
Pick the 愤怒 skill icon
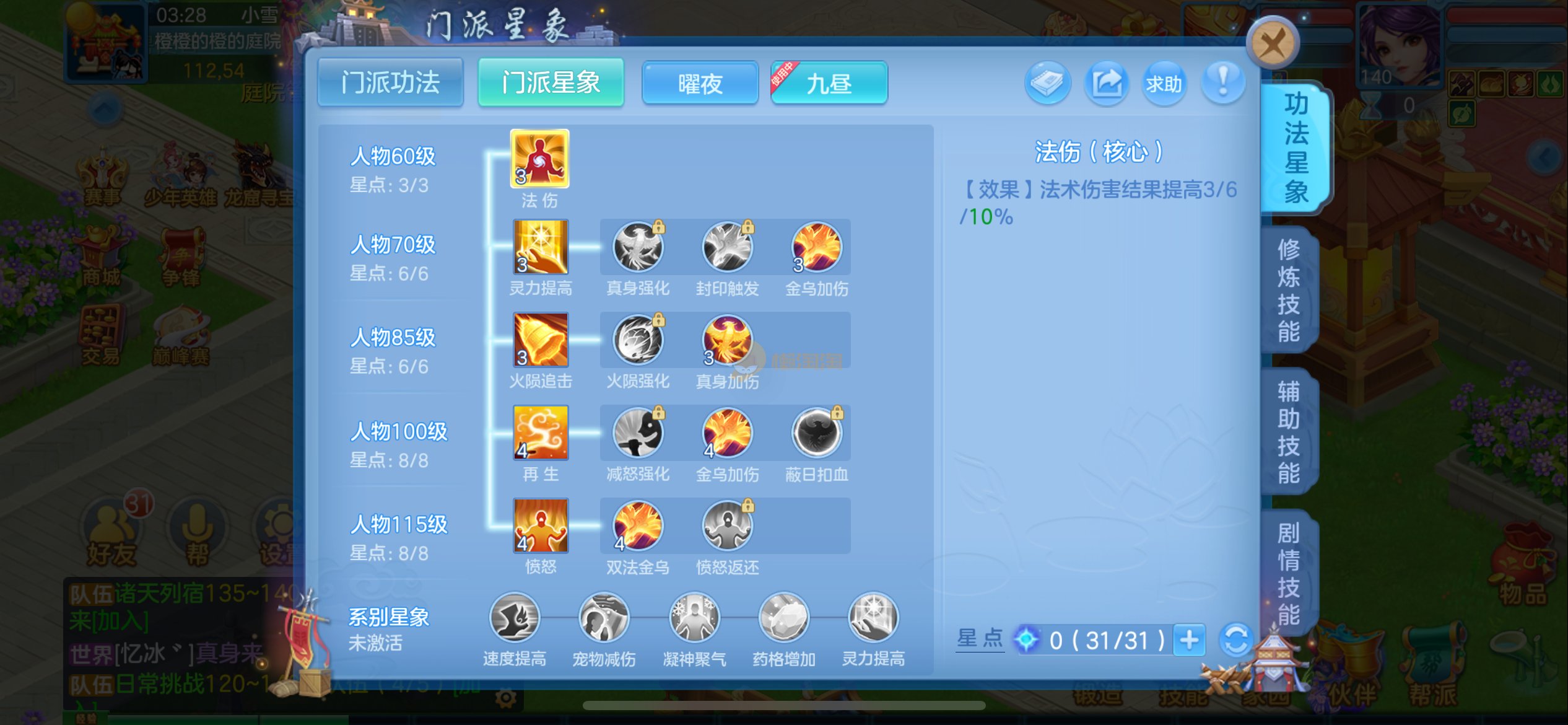540,525
